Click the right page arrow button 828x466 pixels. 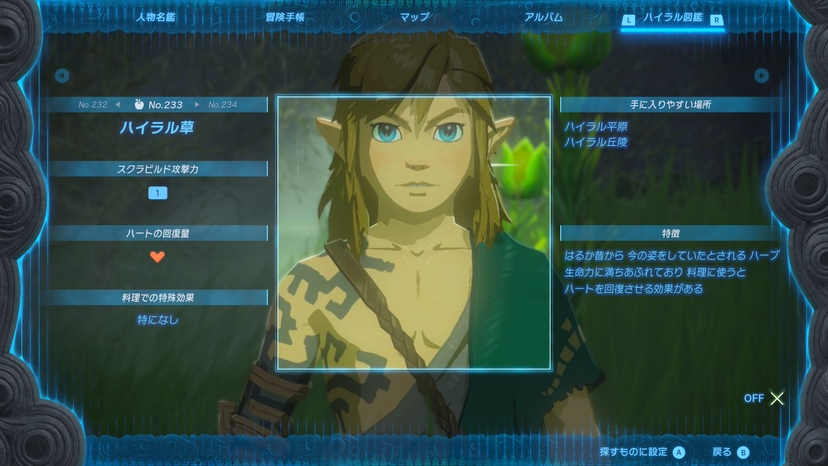coord(762,75)
